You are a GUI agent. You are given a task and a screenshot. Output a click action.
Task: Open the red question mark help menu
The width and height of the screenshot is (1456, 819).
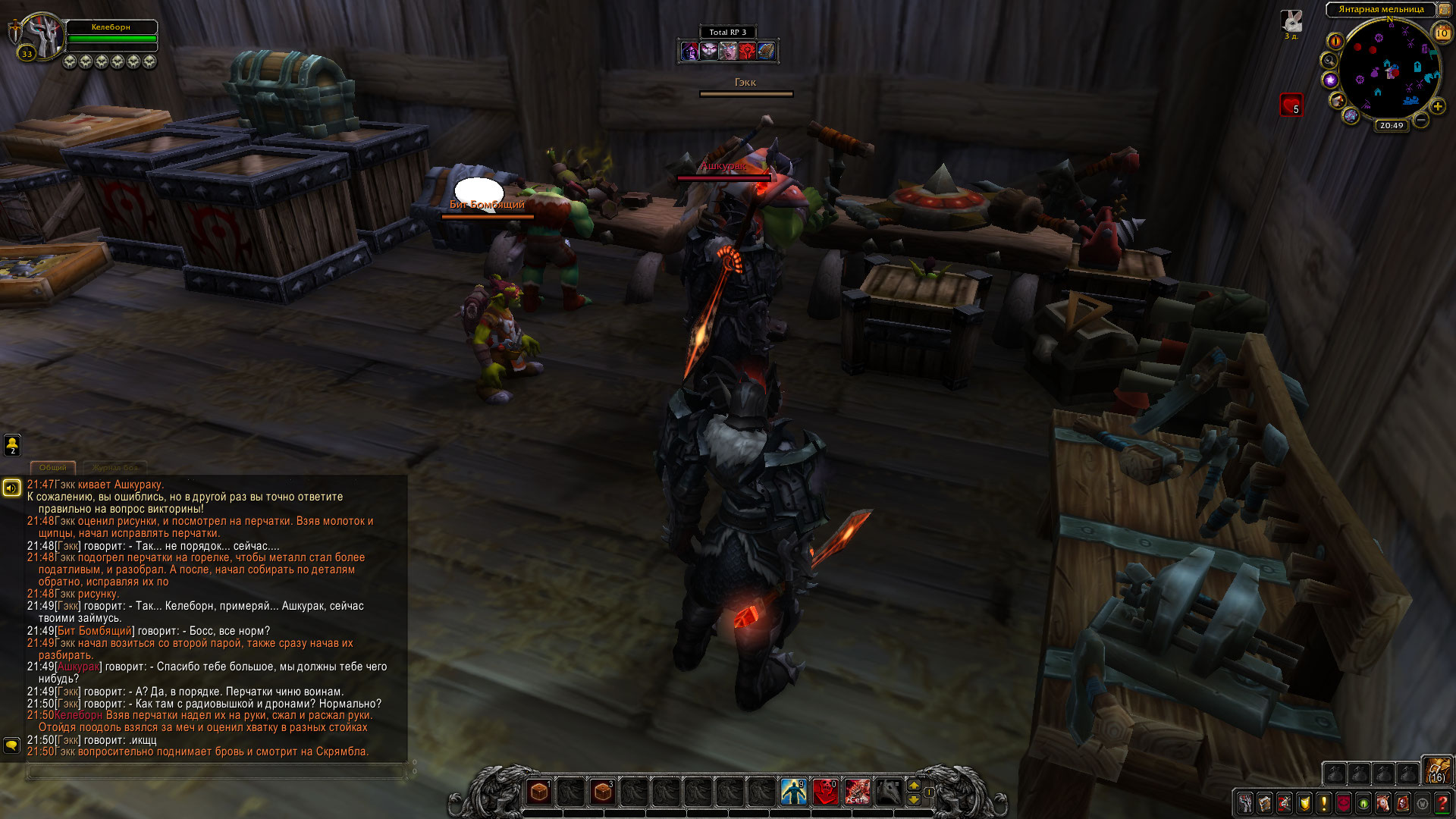click(x=1442, y=803)
